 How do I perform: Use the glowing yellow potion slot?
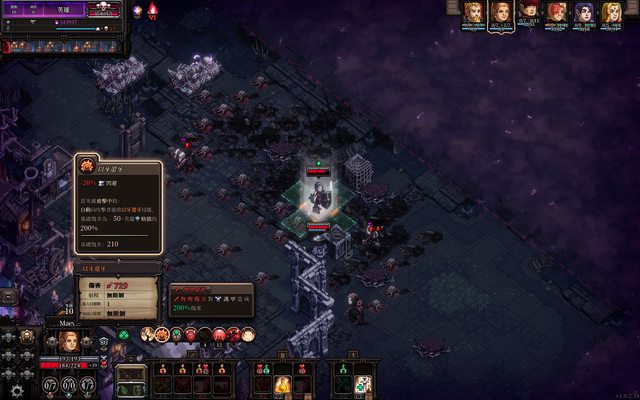(283, 383)
